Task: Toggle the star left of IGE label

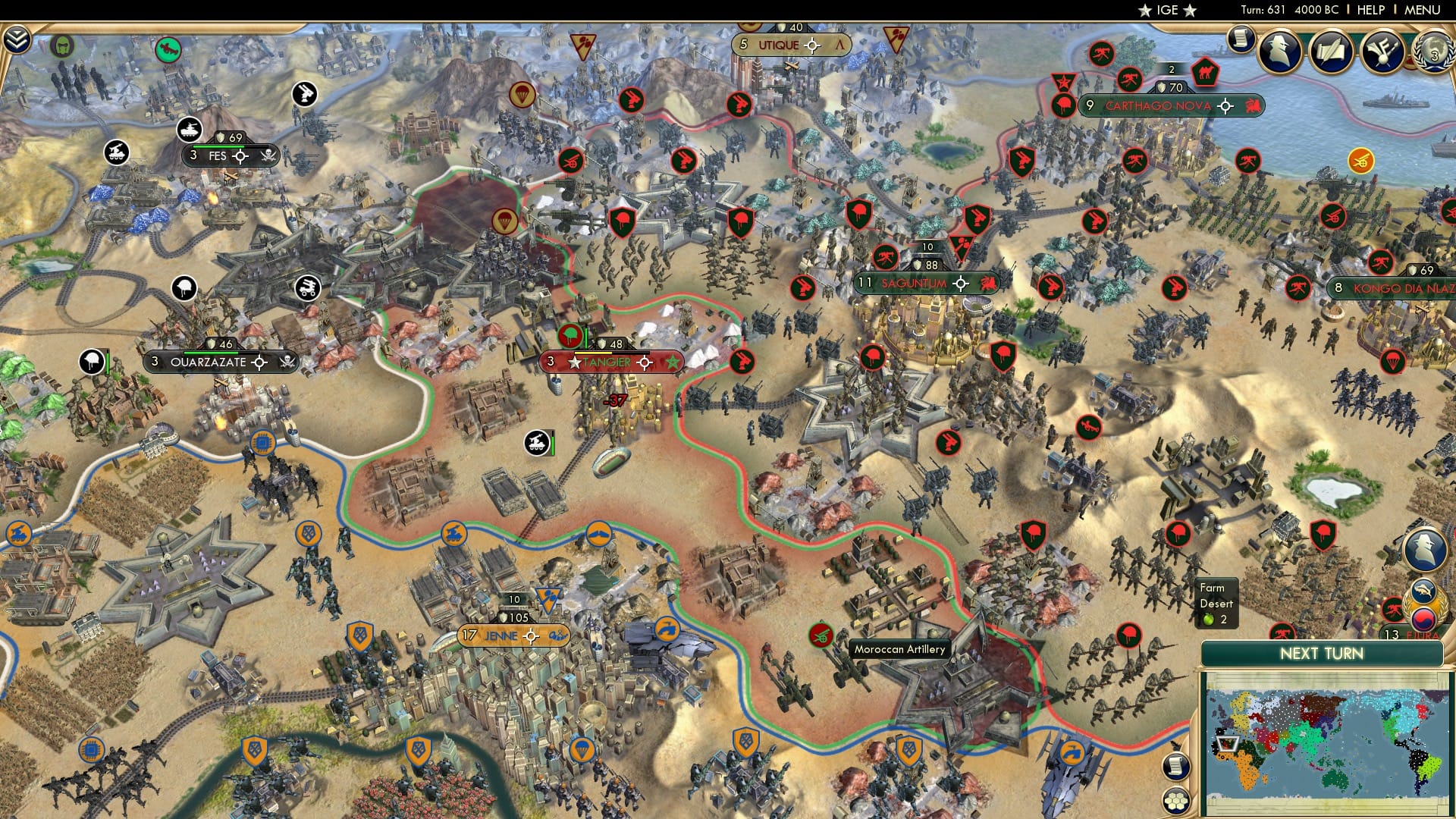Action: pos(1144,11)
